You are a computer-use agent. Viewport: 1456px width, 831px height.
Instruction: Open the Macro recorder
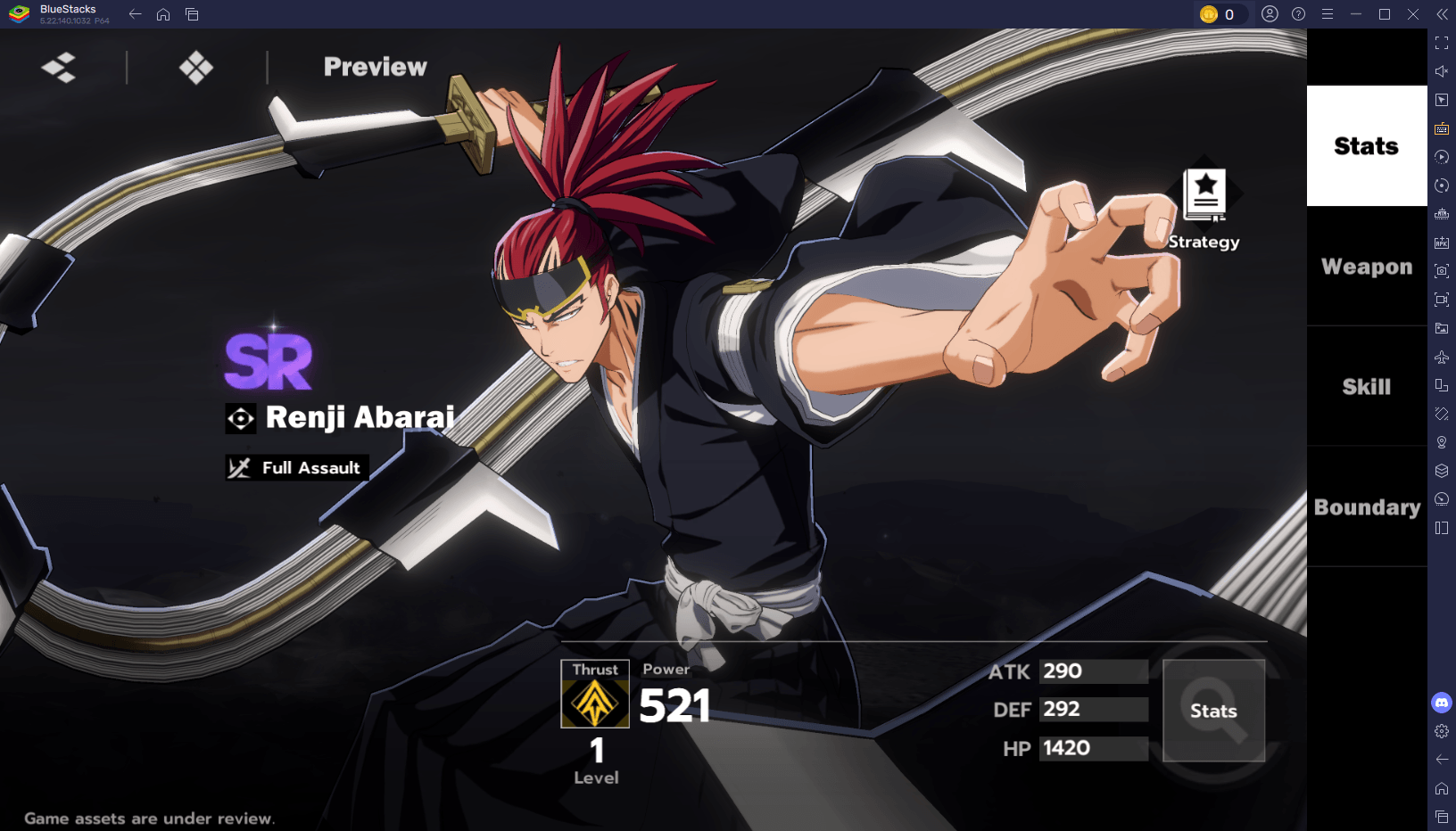tap(1442, 157)
